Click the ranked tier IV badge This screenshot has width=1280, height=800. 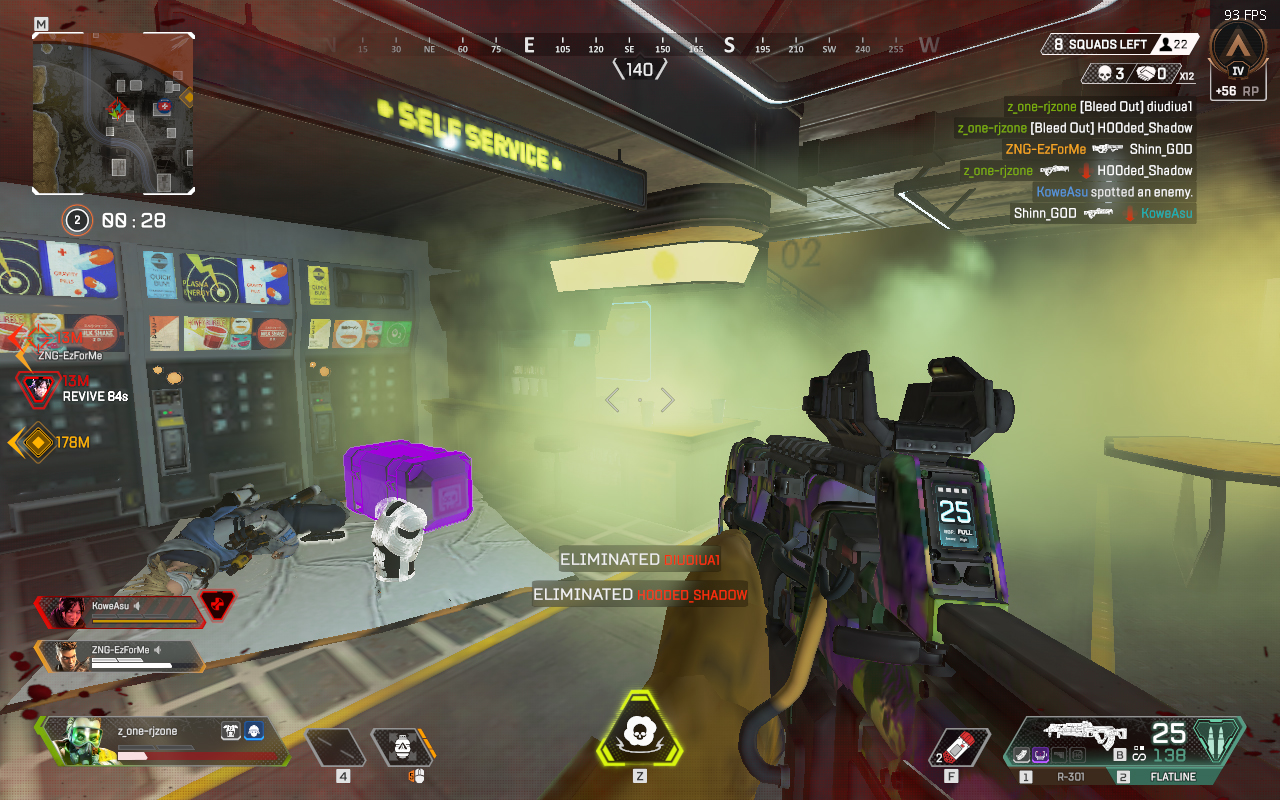point(1238,56)
